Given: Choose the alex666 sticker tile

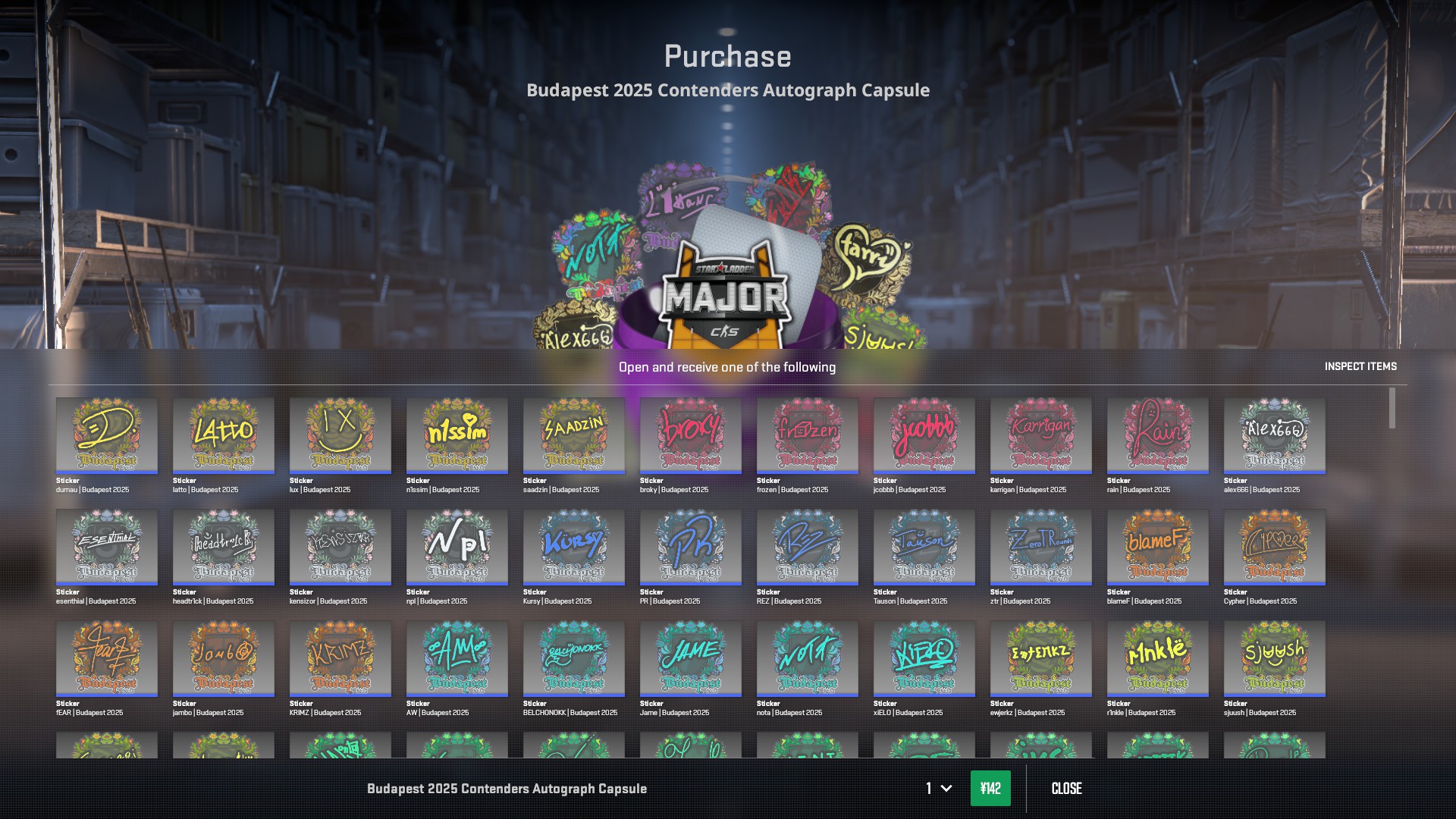Looking at the screenshot, I should (x=1275, y=435).
